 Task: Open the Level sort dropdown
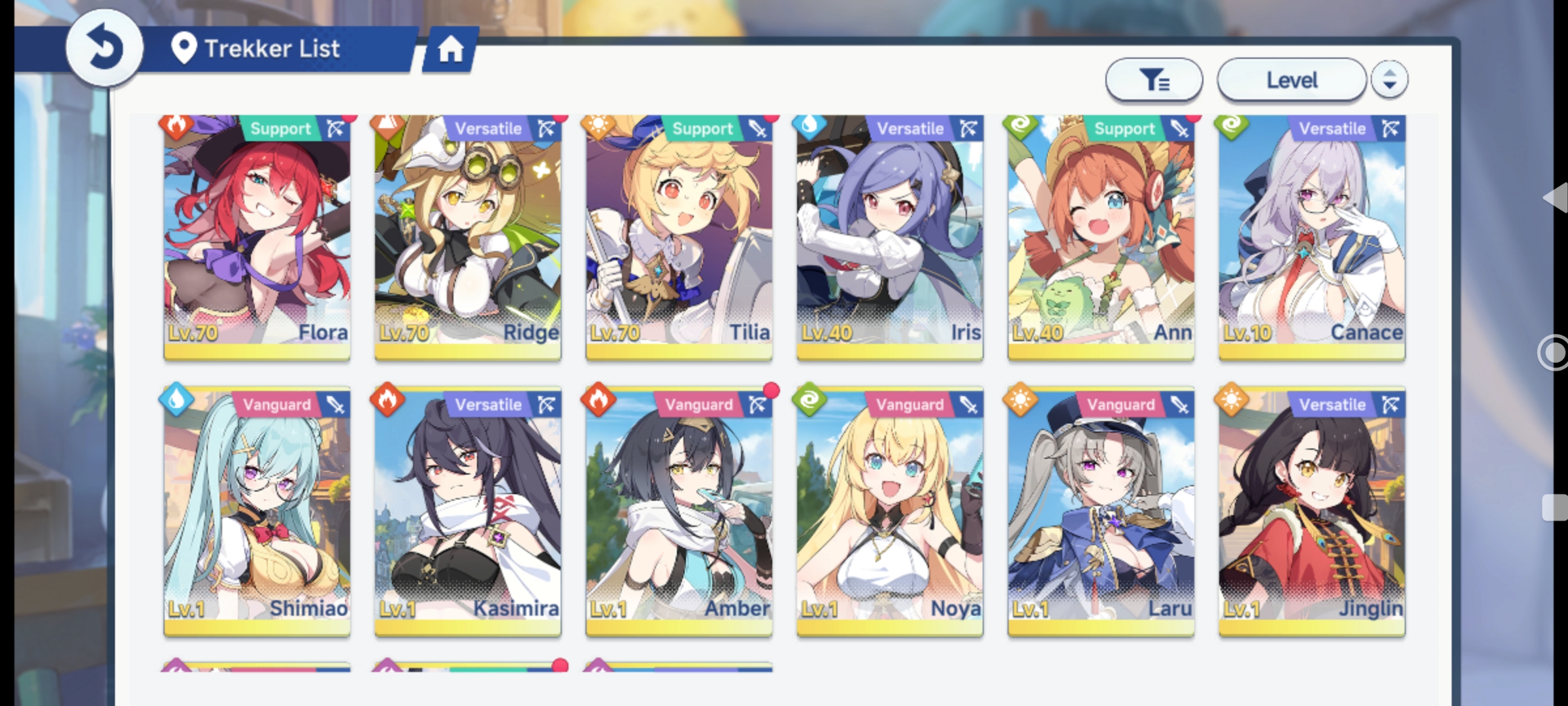coord(1291,80)
